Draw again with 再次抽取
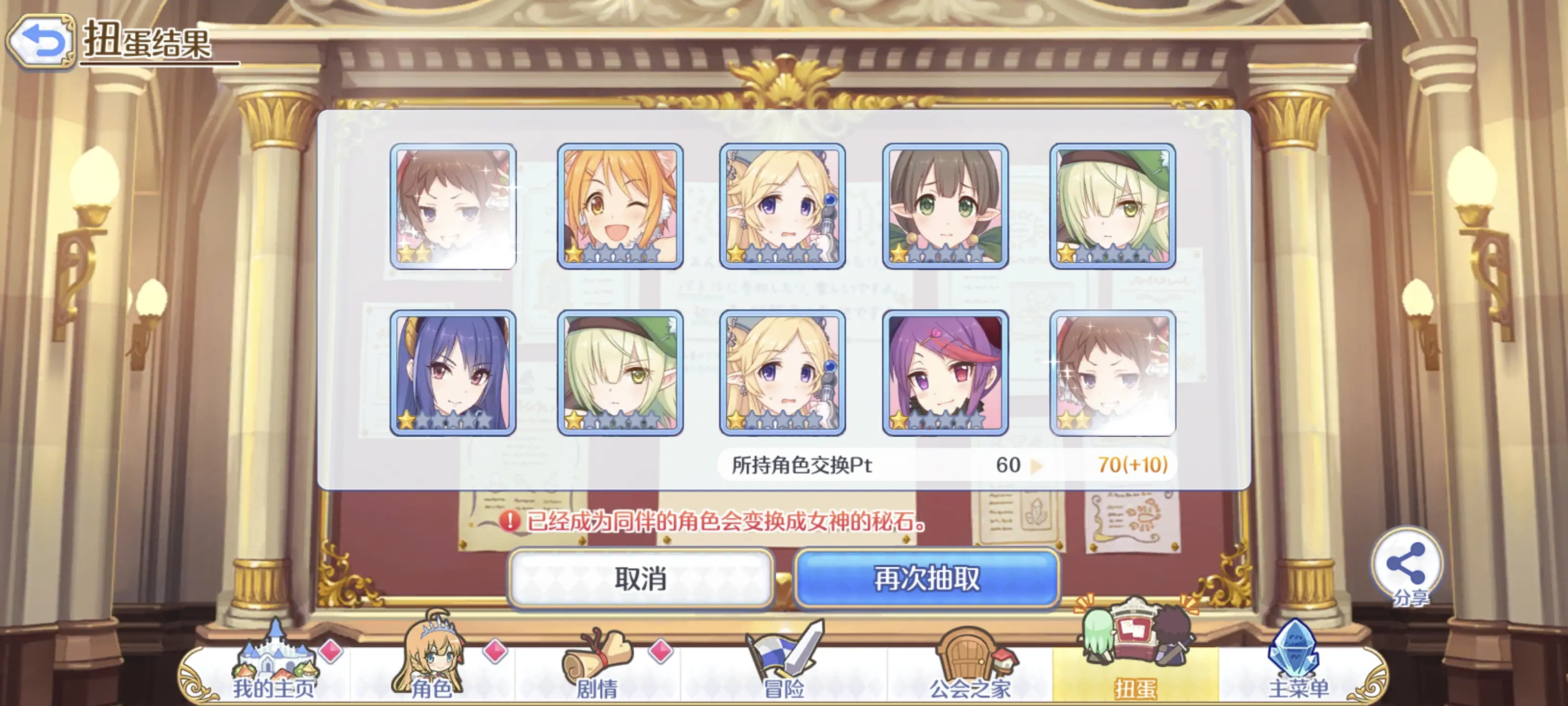 point(927,578)
